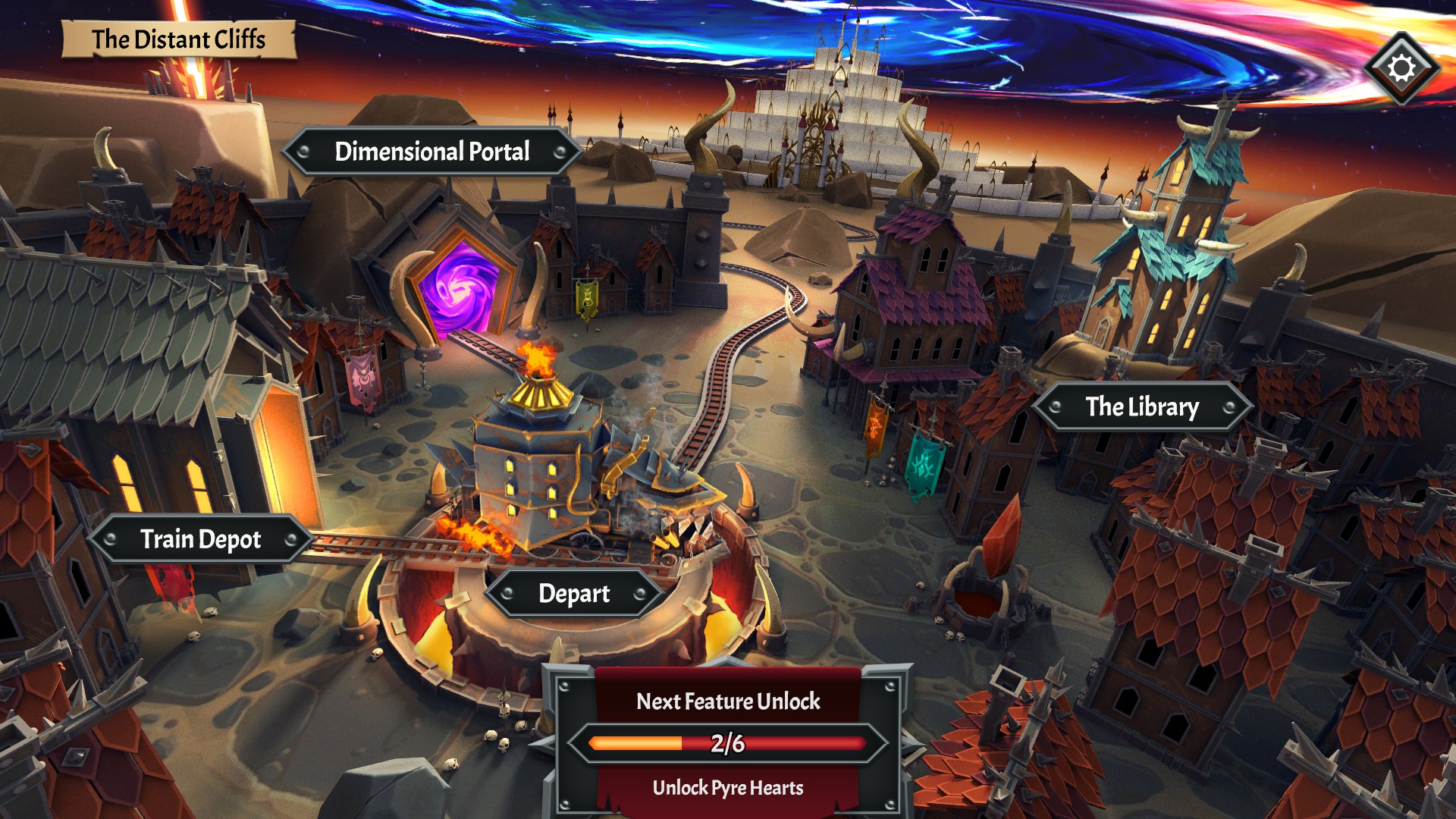Show the Next Feature Unlock panel
Screen dimensions: 1456x819
tap(727, 740)
